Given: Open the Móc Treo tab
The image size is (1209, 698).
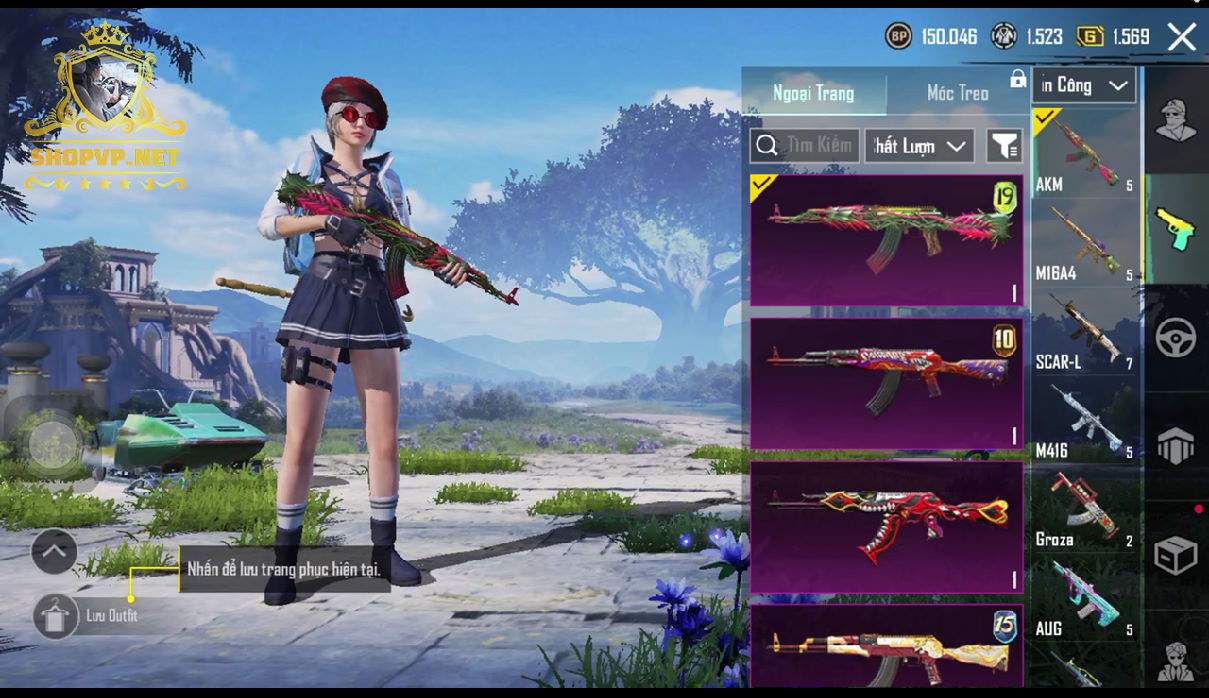Looking at the screenshot, I should 957,93.
